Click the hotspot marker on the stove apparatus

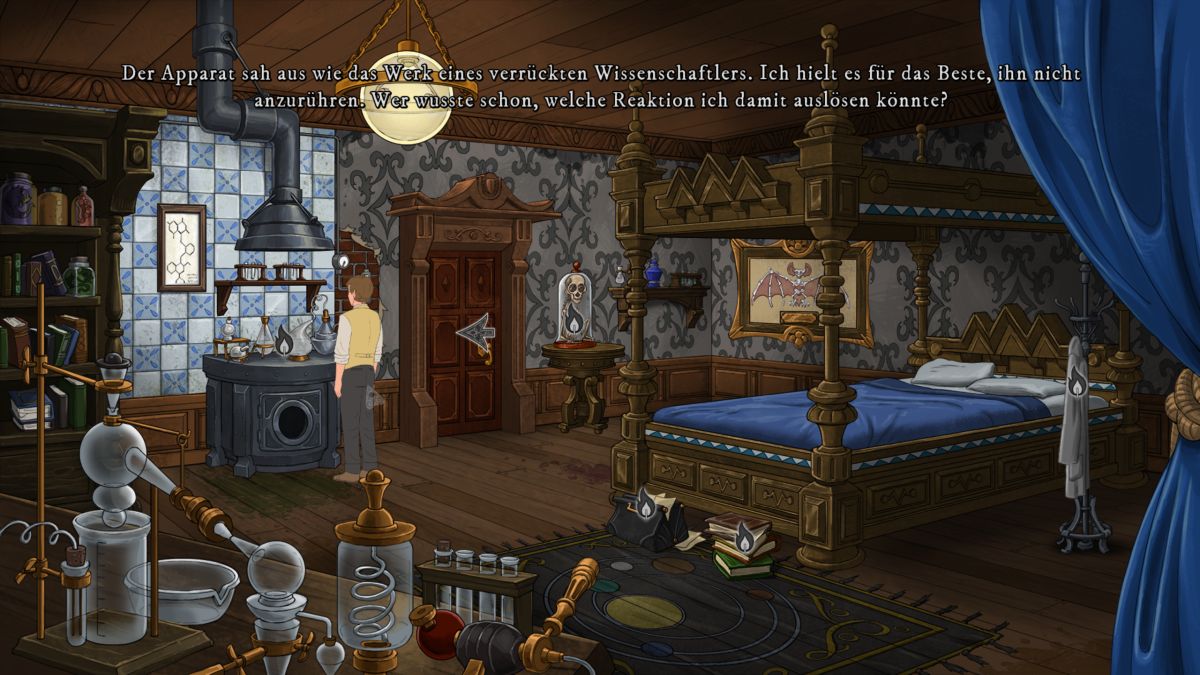[x=286, y=340]
